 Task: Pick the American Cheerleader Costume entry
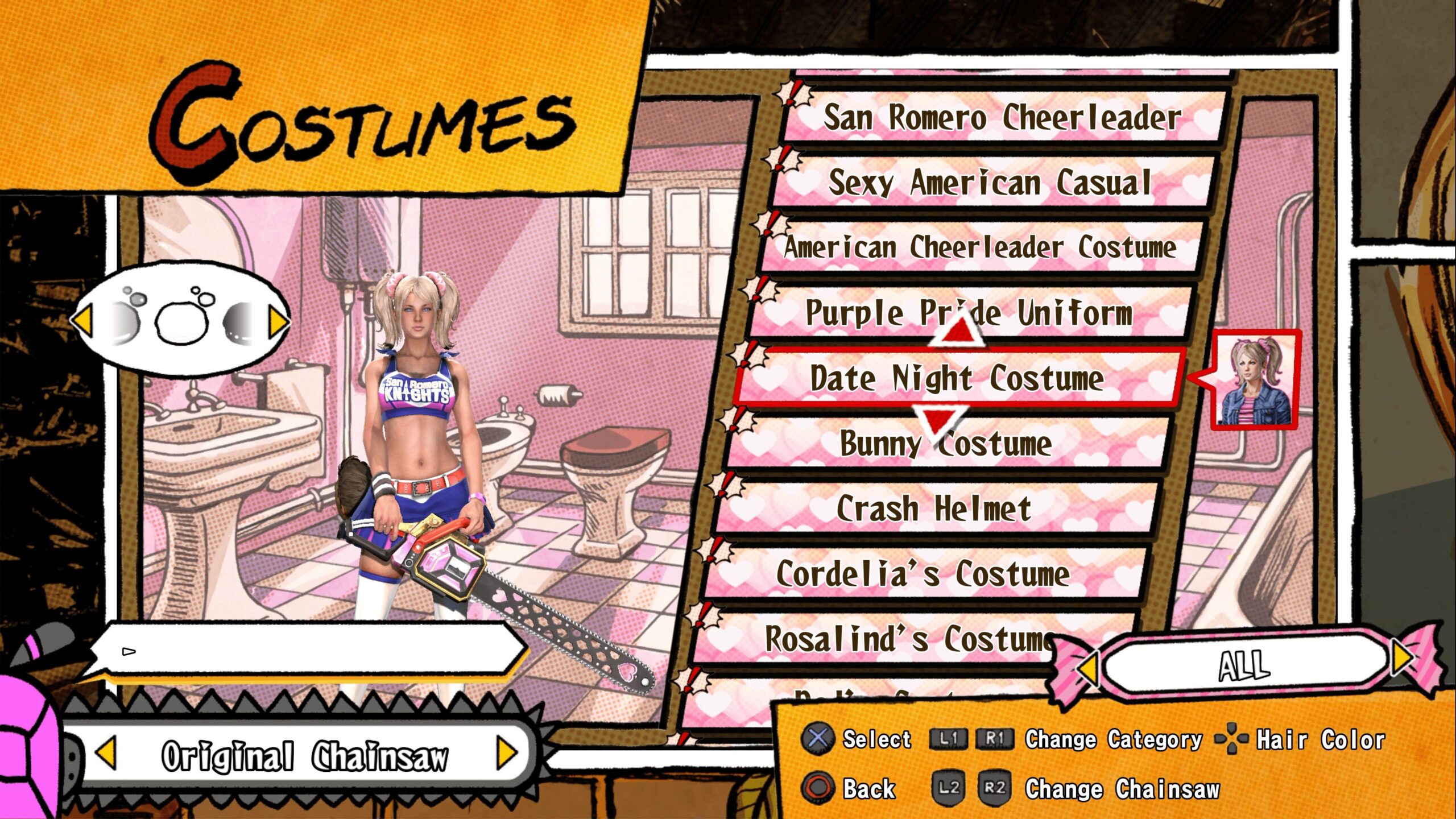point(981,248)
